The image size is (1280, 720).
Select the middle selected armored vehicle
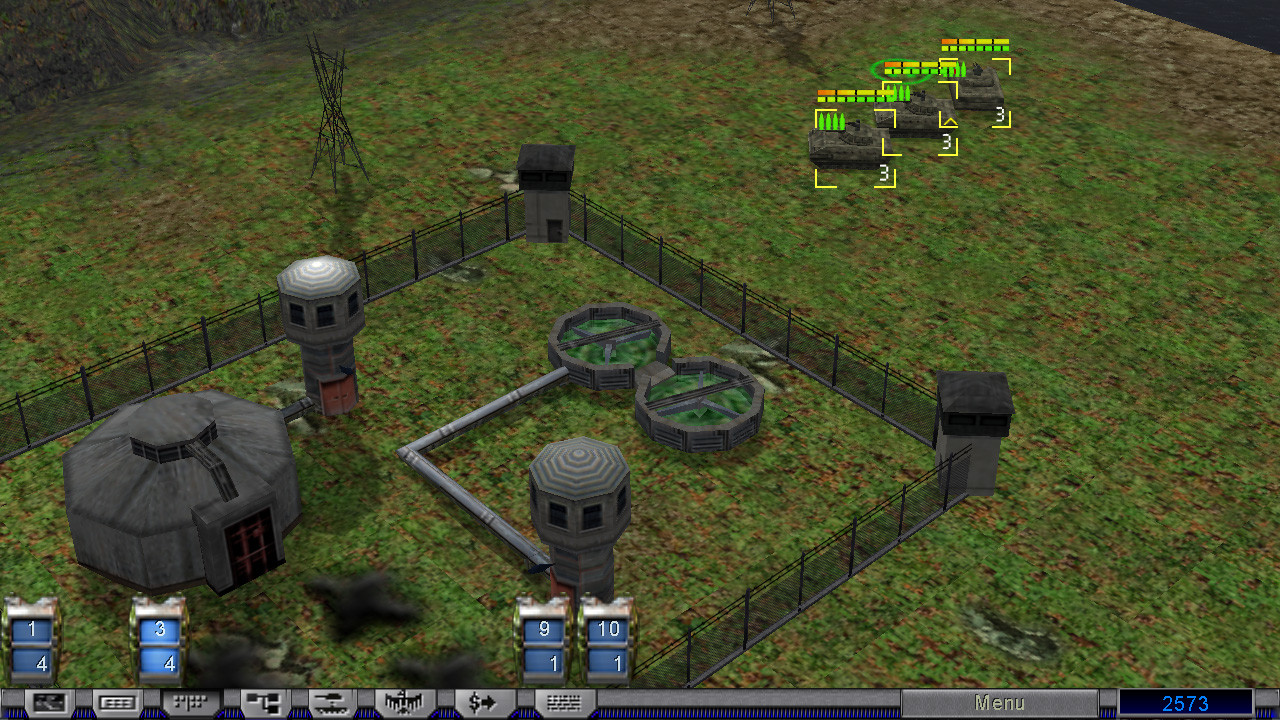(914, 115)
